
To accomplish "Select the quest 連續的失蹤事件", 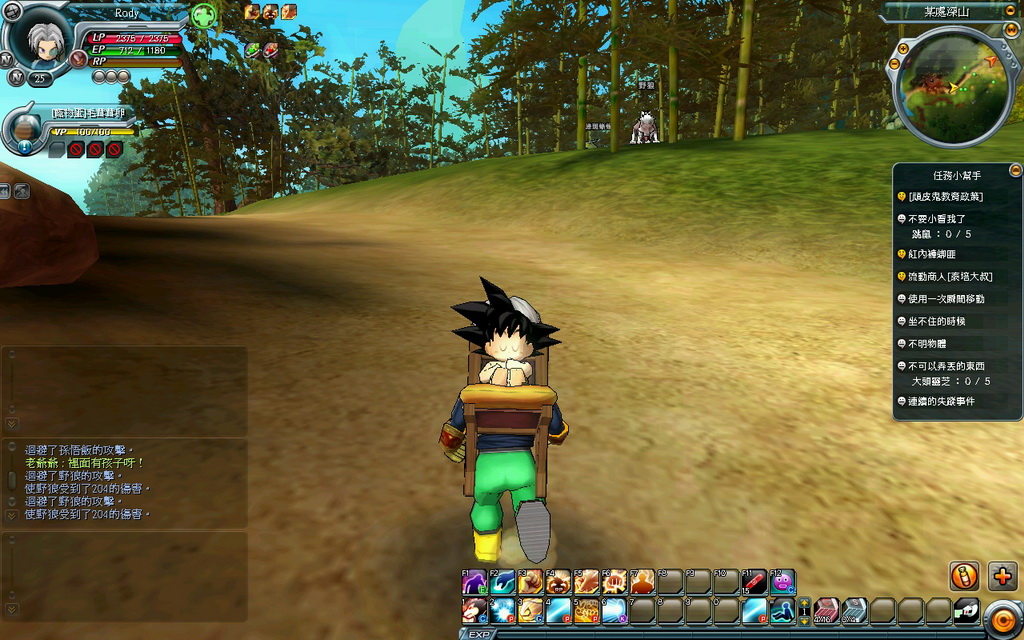I will click(940, 401).
